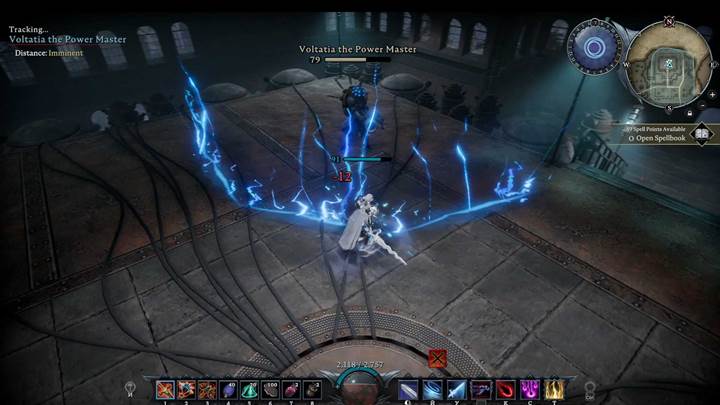Open the Spellbook via book icon
The width and height of the screenshot is (720, 405).
[702, 132]
